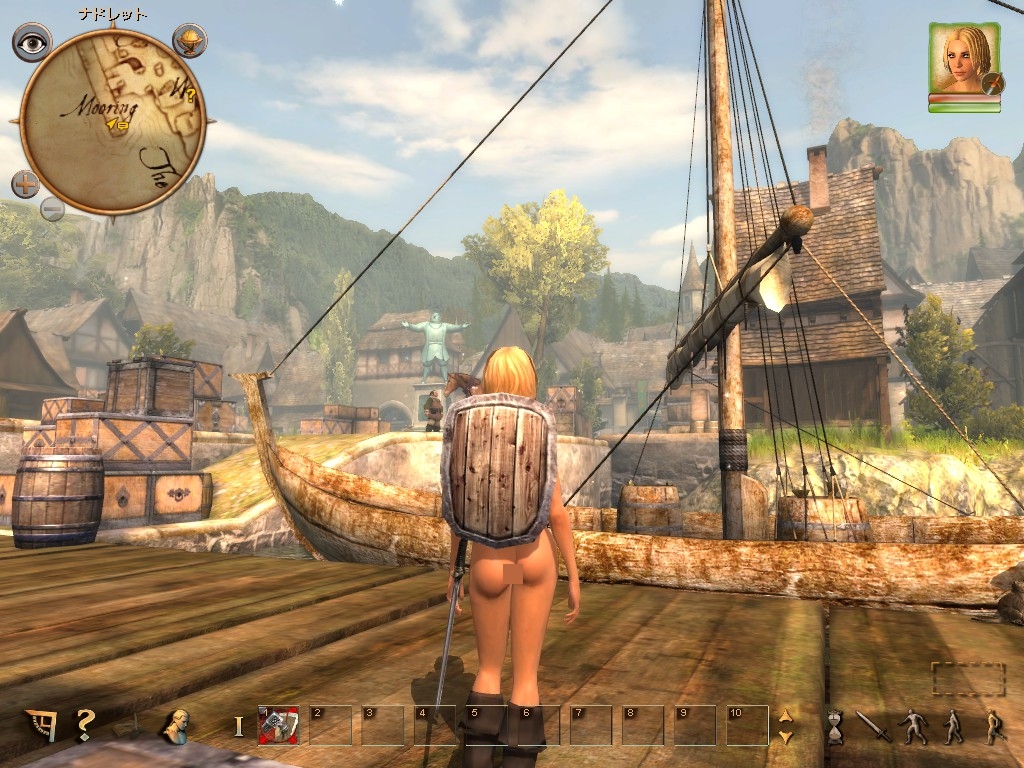Screen dimensions: 1024x768
Task: Open the help question mark icon
Action: [x=86, y=723]
